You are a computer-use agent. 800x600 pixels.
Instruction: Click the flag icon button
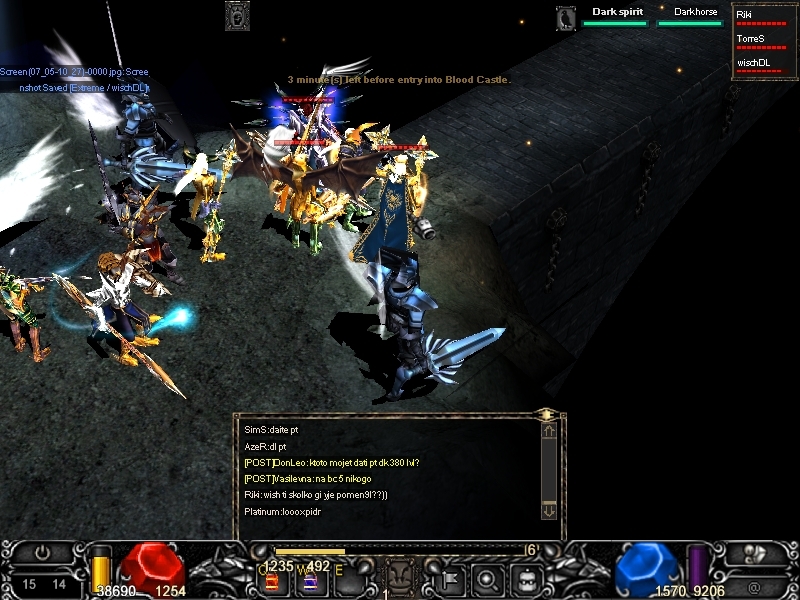click(x=448, y=578)
